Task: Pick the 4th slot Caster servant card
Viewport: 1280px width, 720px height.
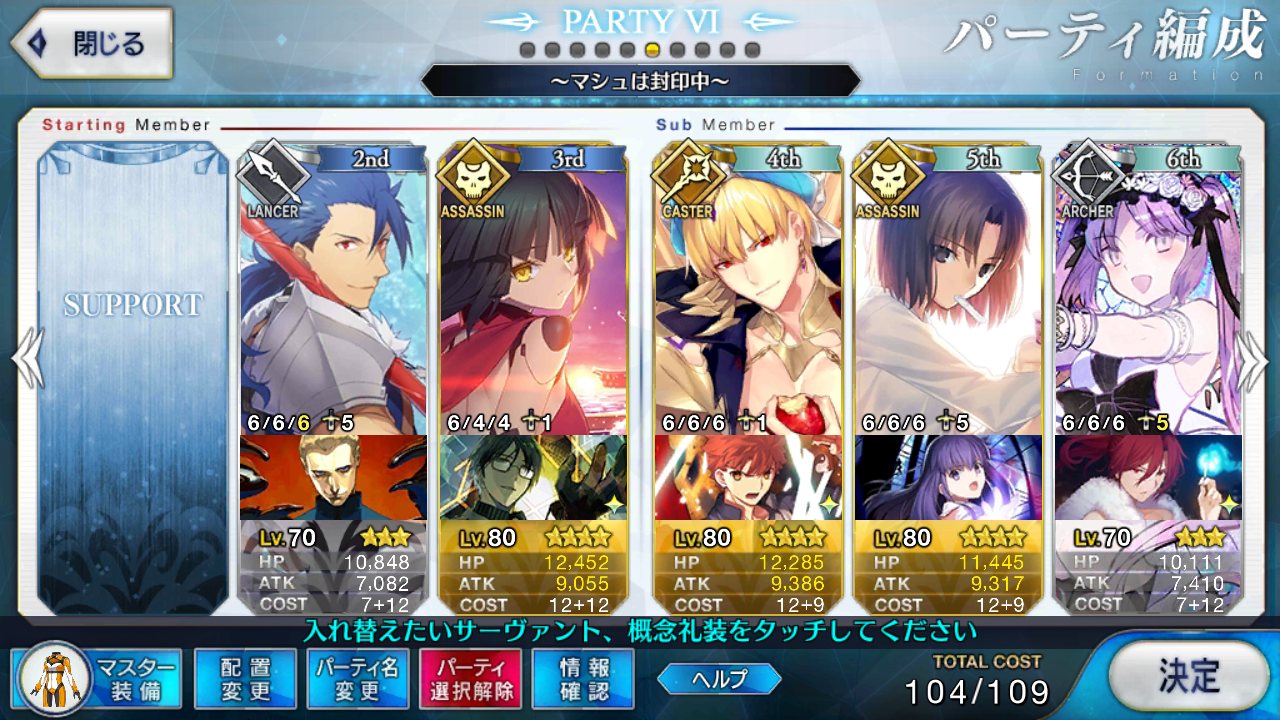Action: tap(748, 290)
